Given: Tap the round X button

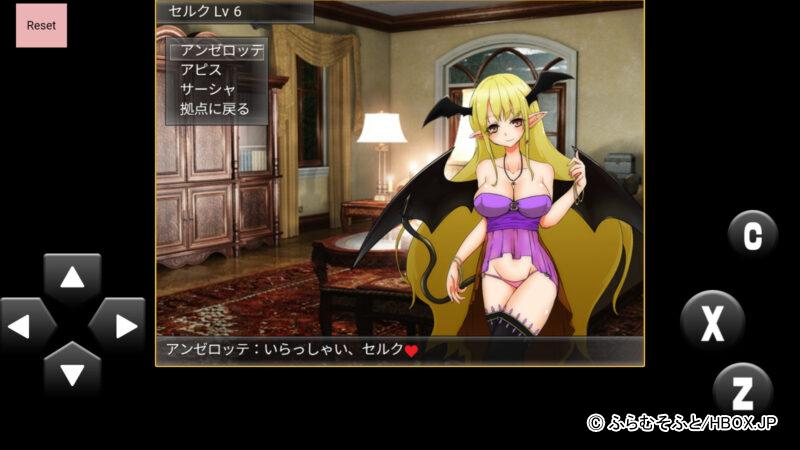Looking at the screenshot, I should pos(712,322).
